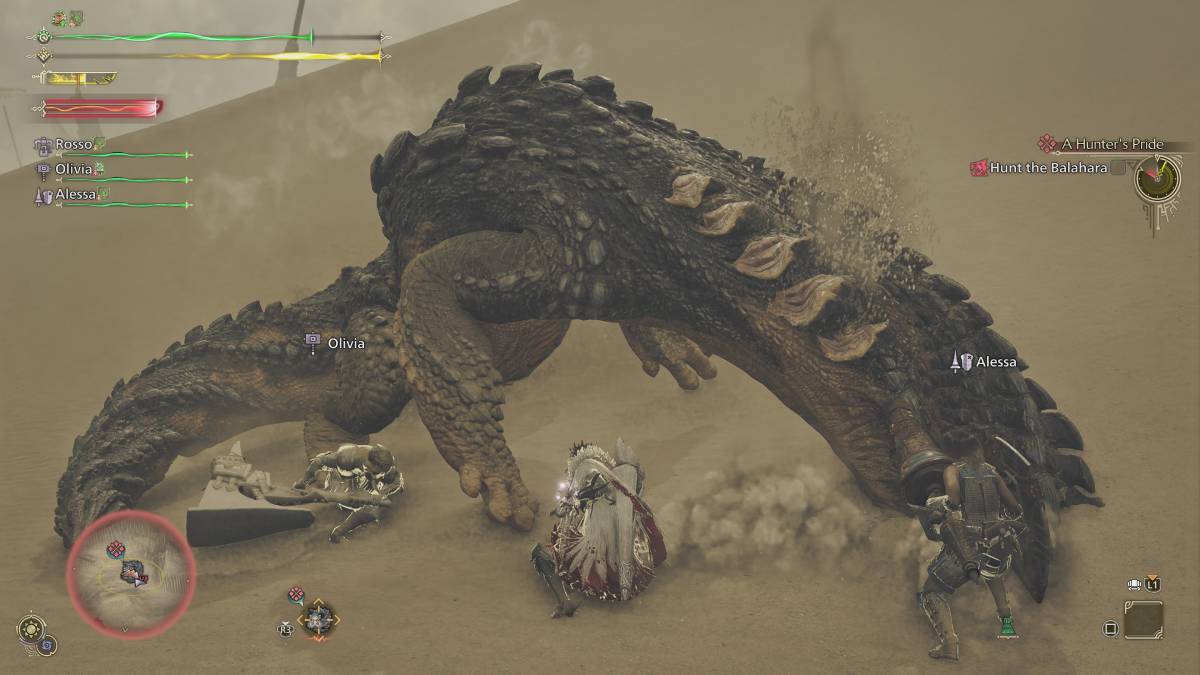Pick Alessa in the party list
The height and width of the screenshot is (675, 1200).
pos(75,194)
